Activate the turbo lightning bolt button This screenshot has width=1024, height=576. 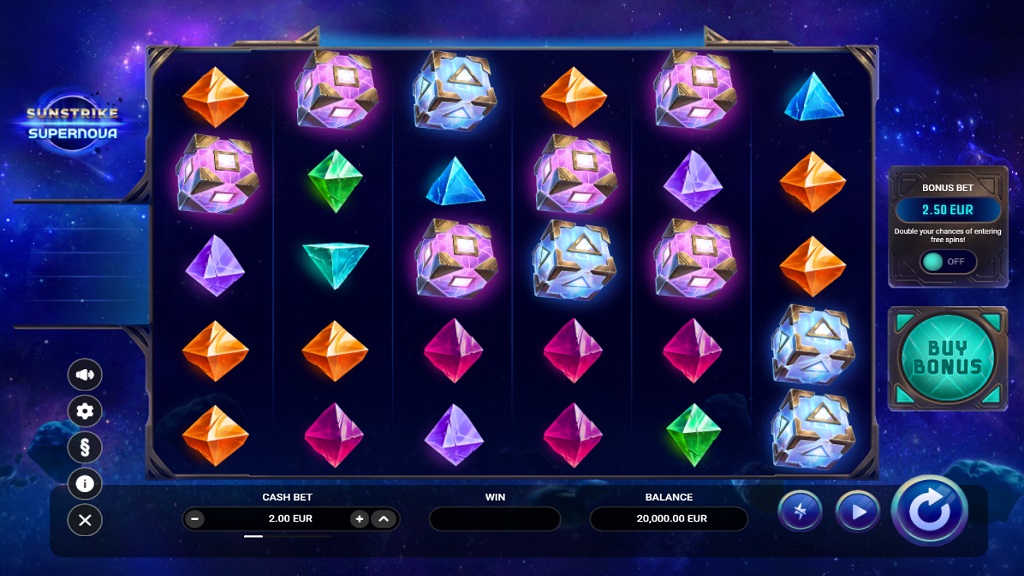(x=800, y=511)
